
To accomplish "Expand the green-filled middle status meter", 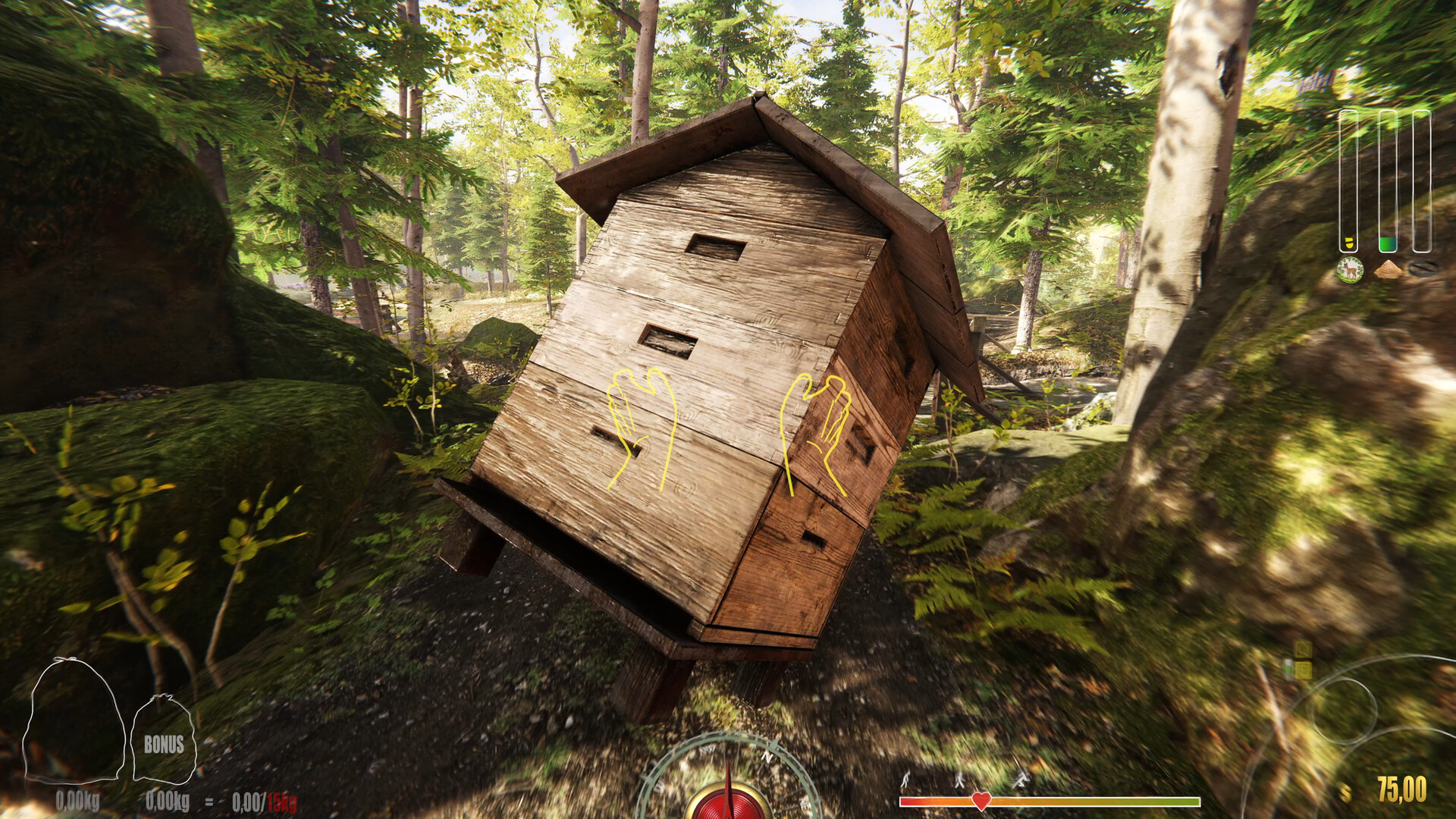I will [x=1388, y=182].
